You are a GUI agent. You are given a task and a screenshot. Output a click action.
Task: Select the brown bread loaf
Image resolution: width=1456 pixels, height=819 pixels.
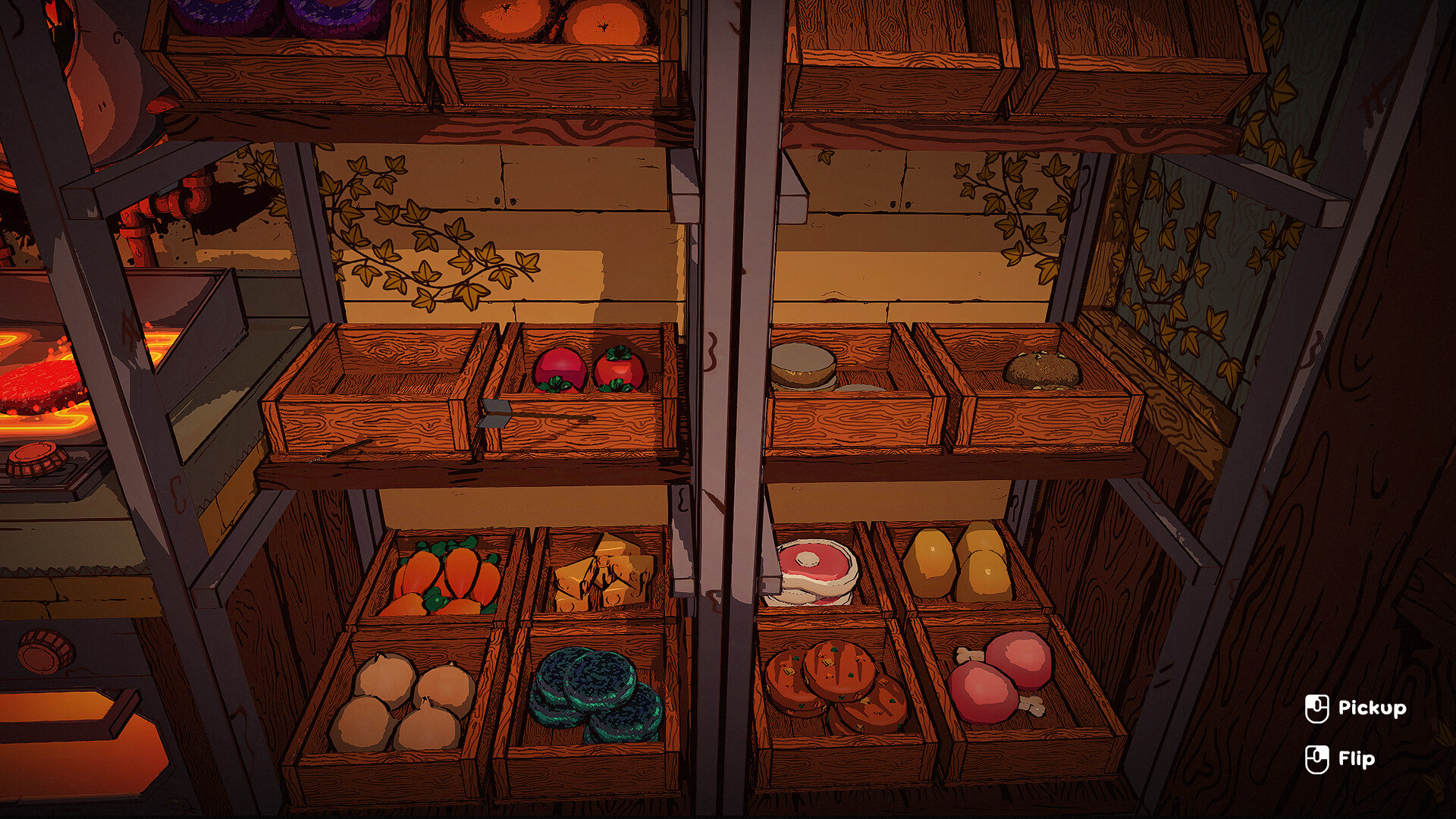[x=1043, y=368]
